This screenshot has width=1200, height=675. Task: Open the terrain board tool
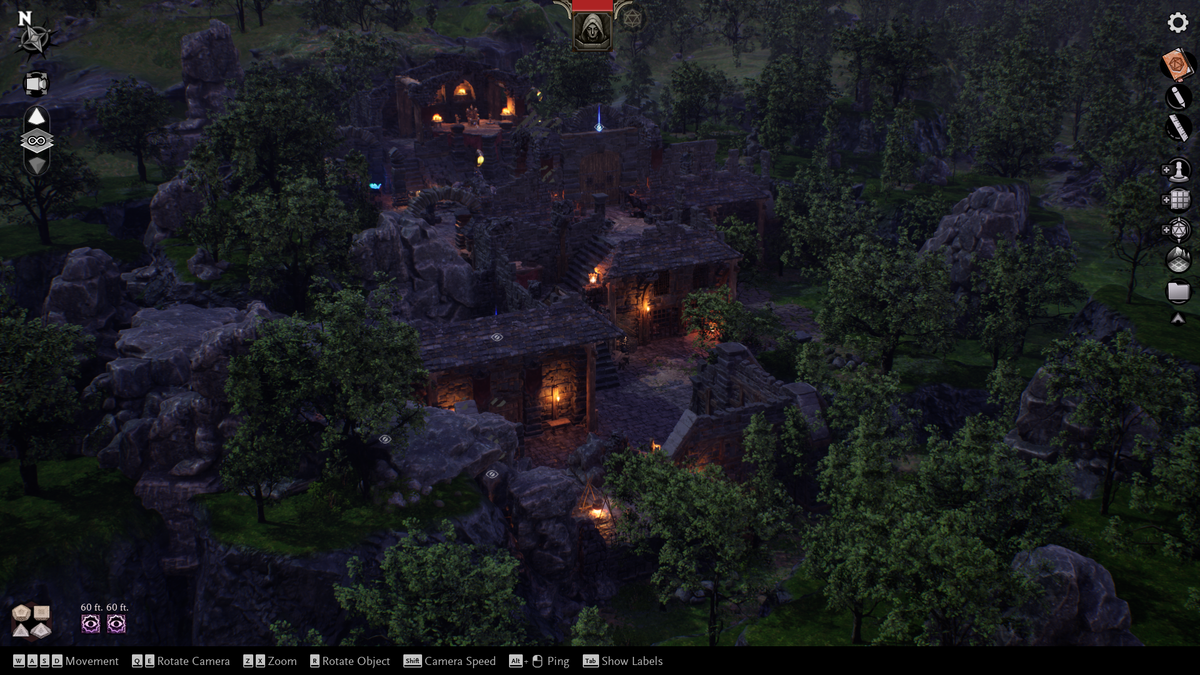1178,260
